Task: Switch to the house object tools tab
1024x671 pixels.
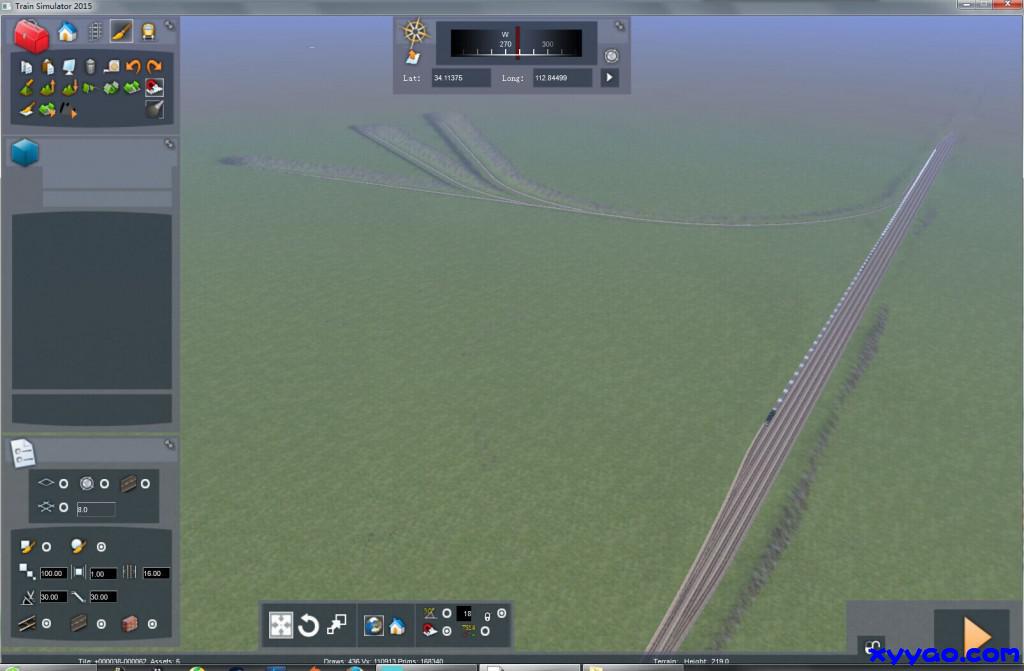Action: (67, 32)
